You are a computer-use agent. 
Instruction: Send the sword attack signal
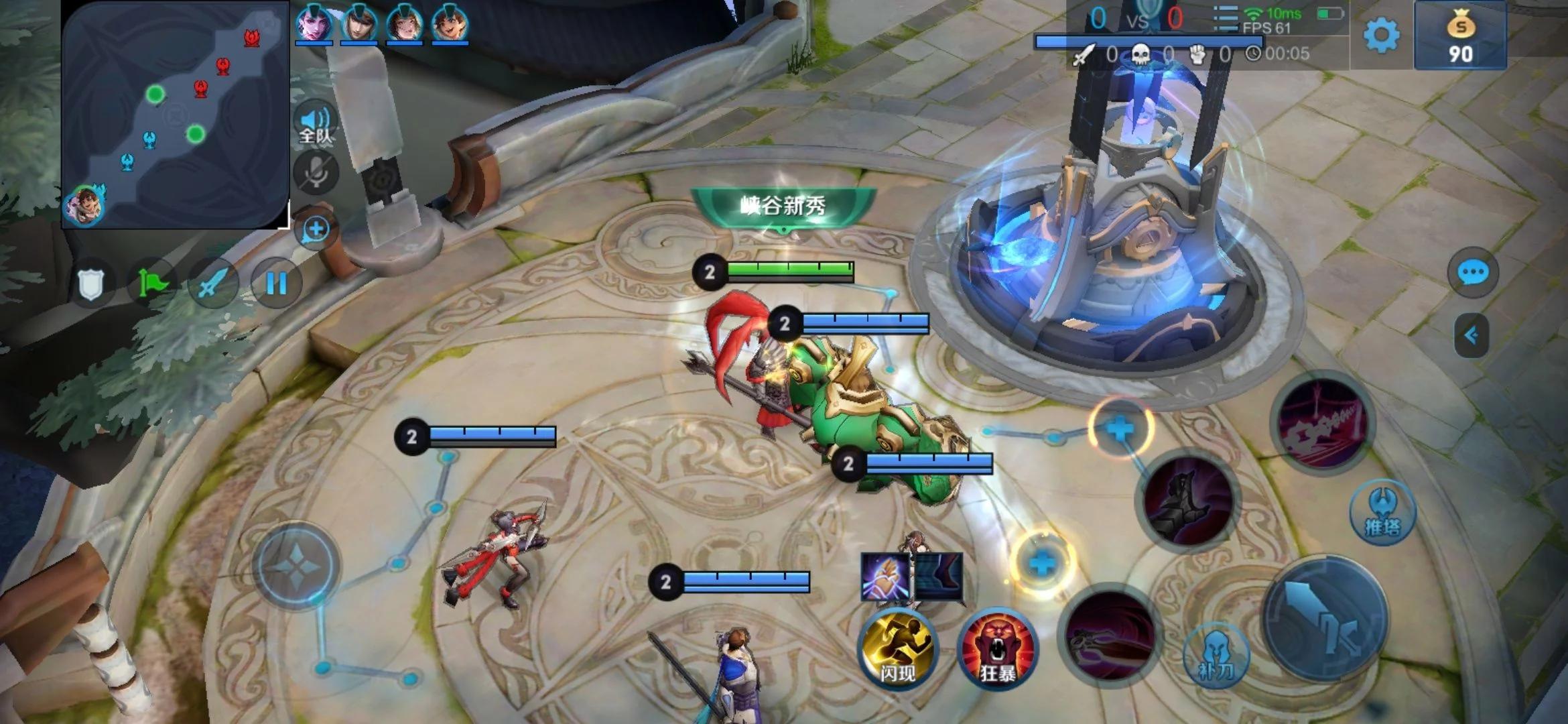click(214, 284)
